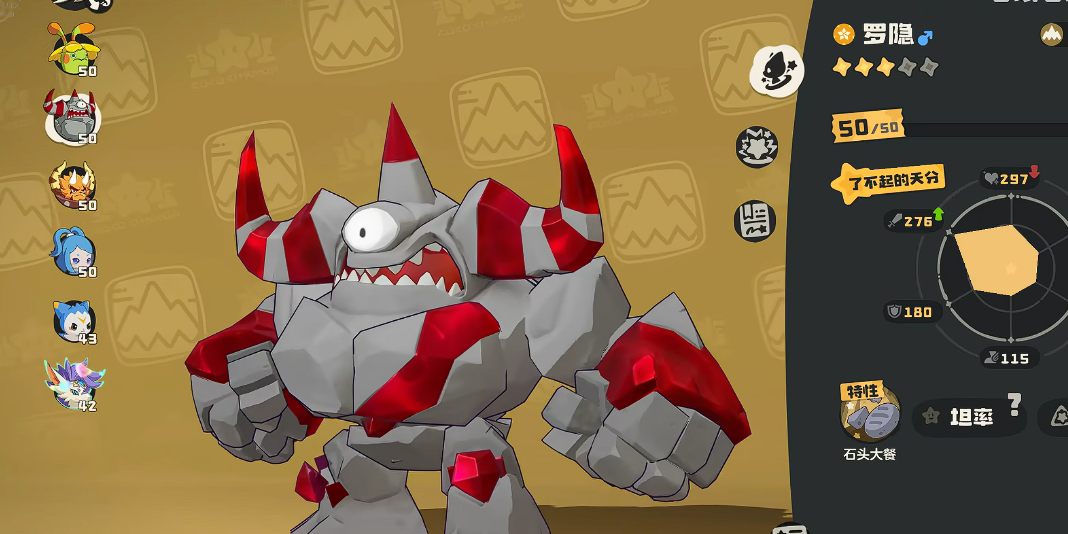Select the purple-maned creature at level 42
This screenshot has width=1068, height=534.
73,384
